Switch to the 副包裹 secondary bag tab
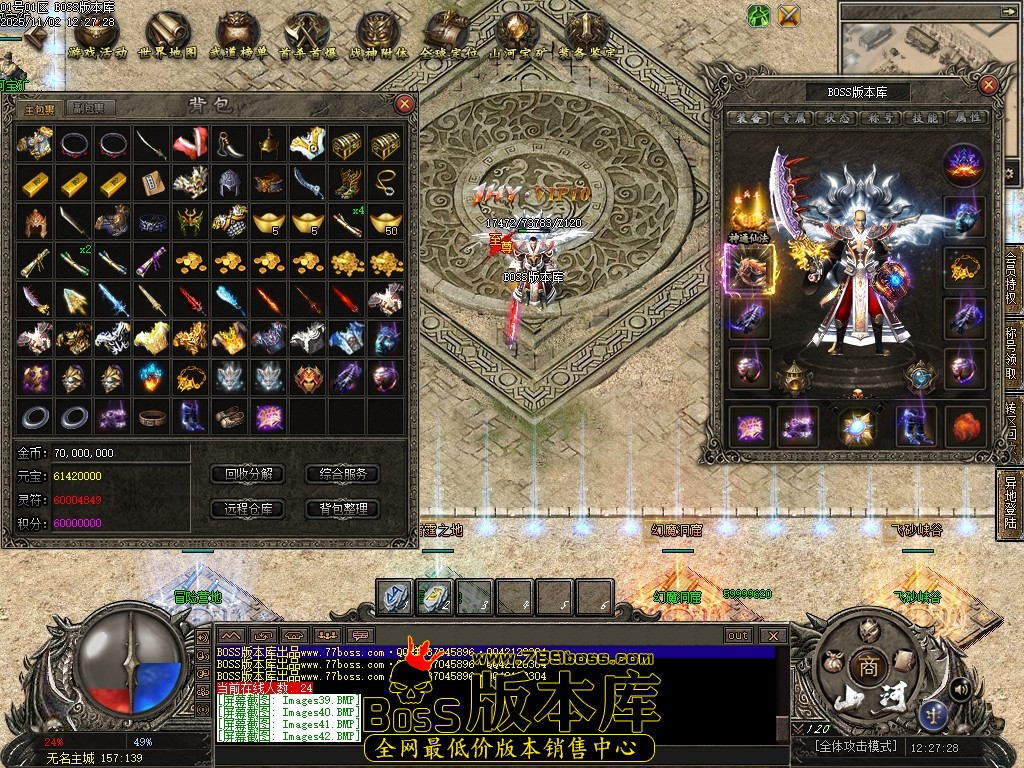Viewport: 1024px width, 768px height. (x=89, y=108)
